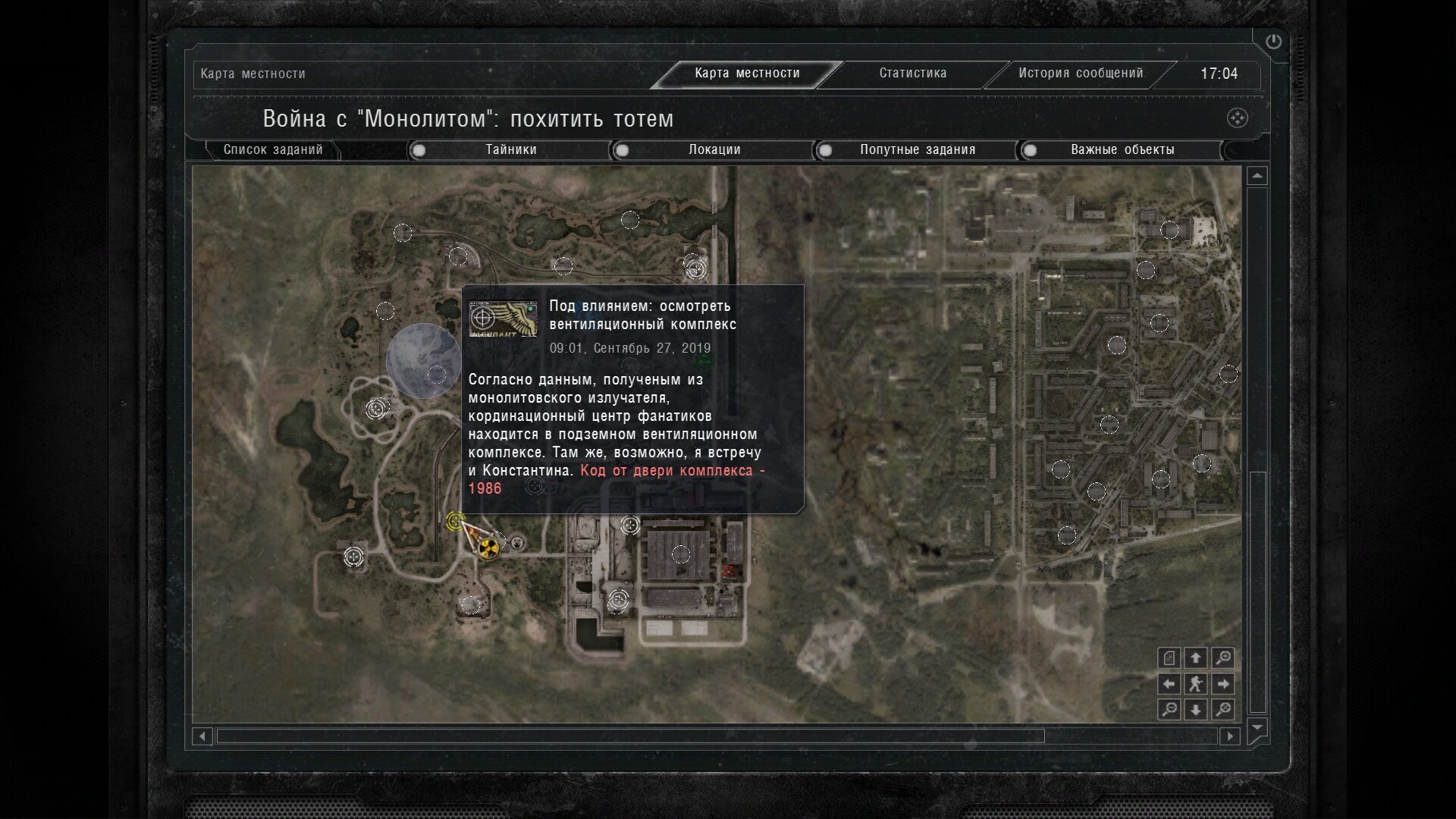Open the История сообщений tab
The height and width of the screenshot is (819, 1456).
[1080, 74]
